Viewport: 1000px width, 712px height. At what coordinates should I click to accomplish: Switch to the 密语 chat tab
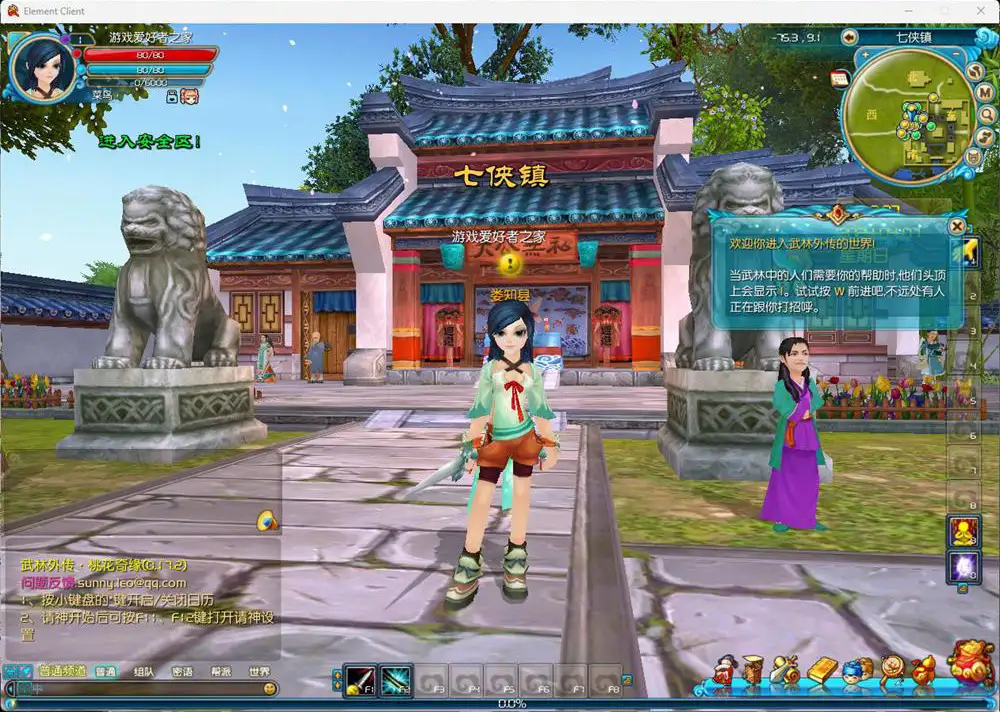tap(182, 672)
